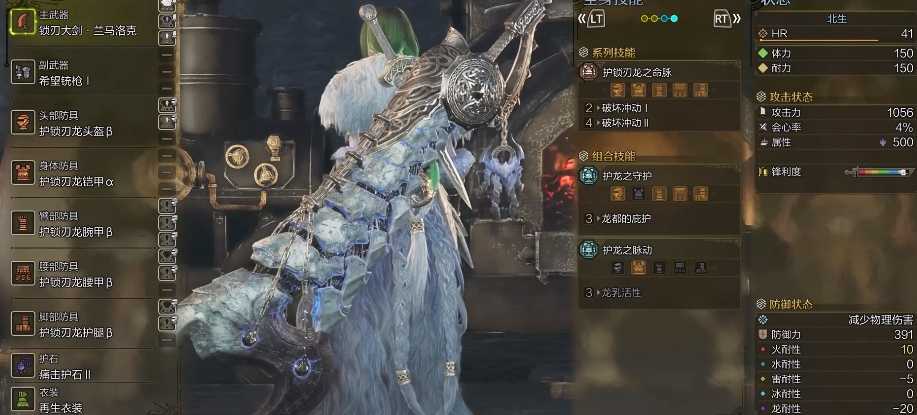Select the 腕部防具 arm armor slot
Viewport: 917px width, 415px height.
click(82, 222)
